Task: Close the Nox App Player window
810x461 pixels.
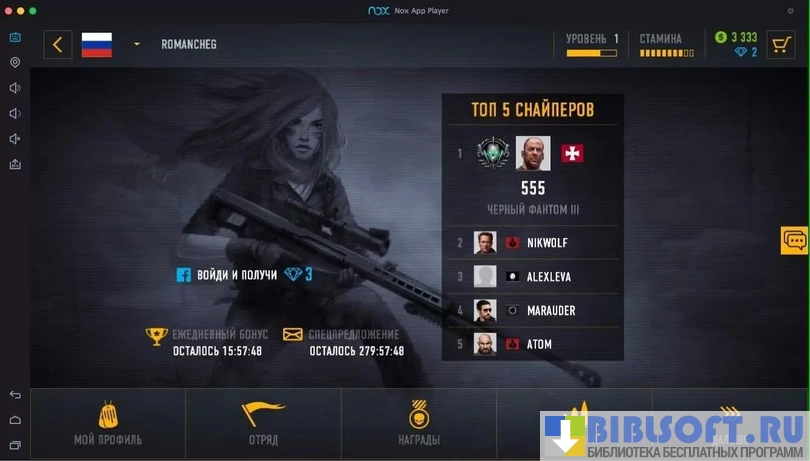Action: tap(8, 10)
